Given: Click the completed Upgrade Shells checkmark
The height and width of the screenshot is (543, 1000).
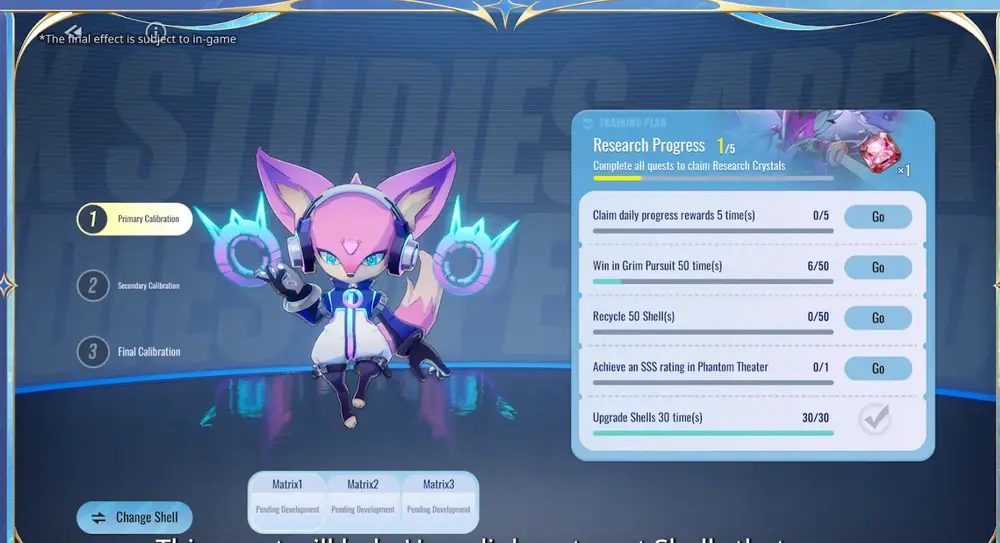Looking at the screenshot, I should 875,419.
